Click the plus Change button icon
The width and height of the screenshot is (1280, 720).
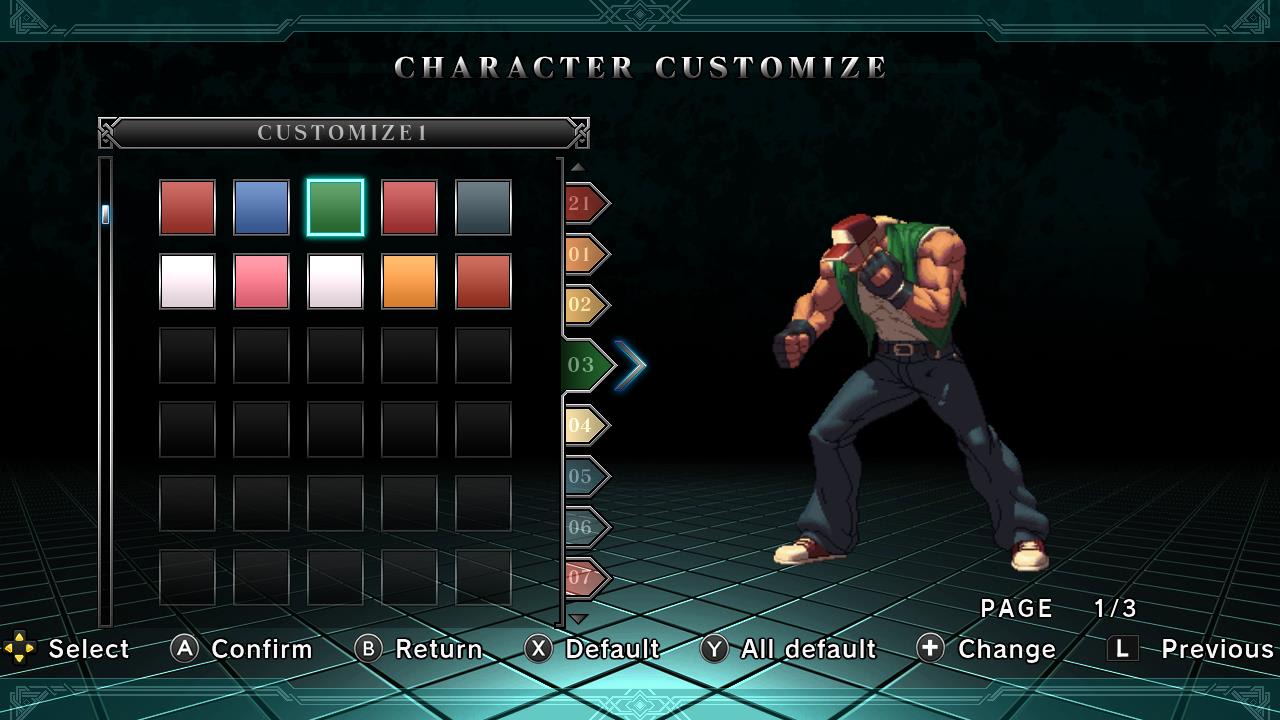click(931, 649)
